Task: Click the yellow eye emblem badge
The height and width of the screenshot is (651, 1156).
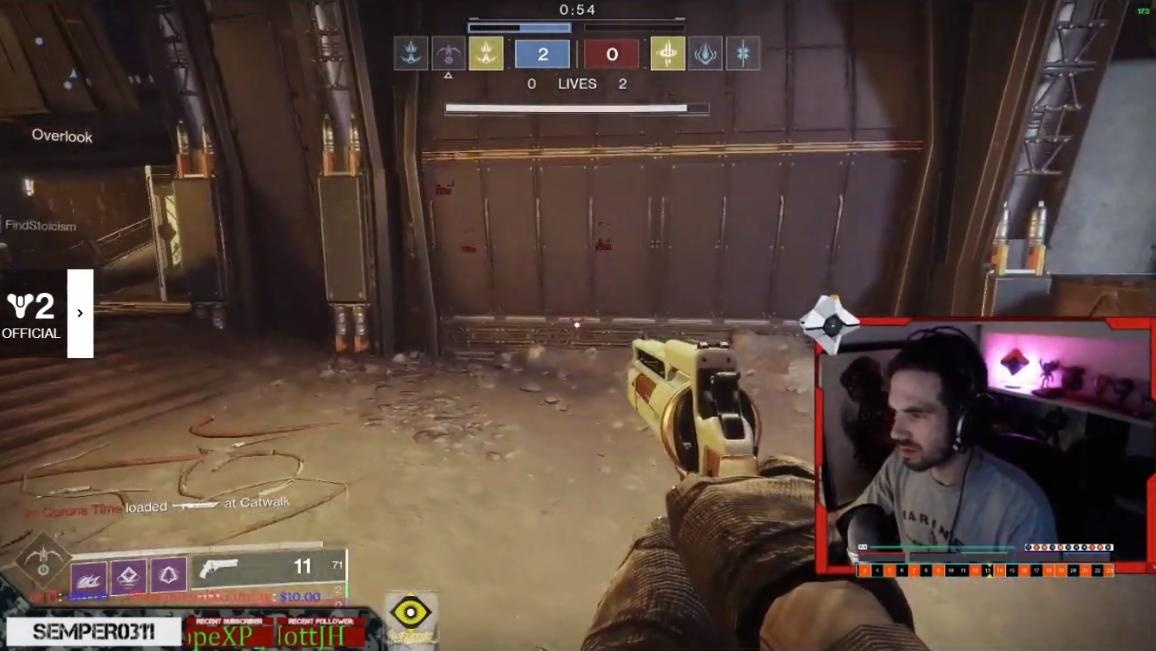Action: 411,614
